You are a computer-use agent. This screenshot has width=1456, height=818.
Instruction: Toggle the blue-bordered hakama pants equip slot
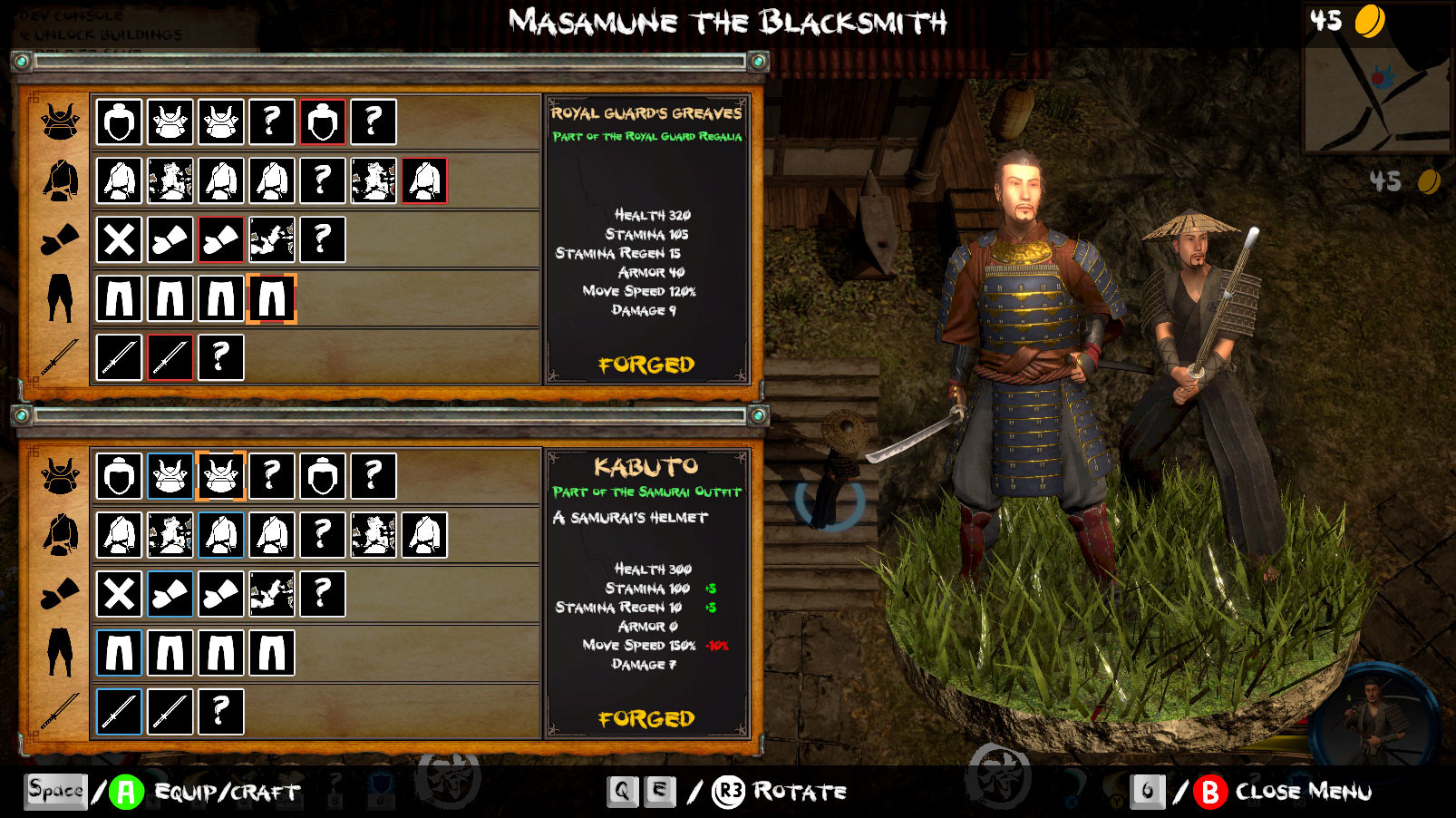tap(119, 652)
